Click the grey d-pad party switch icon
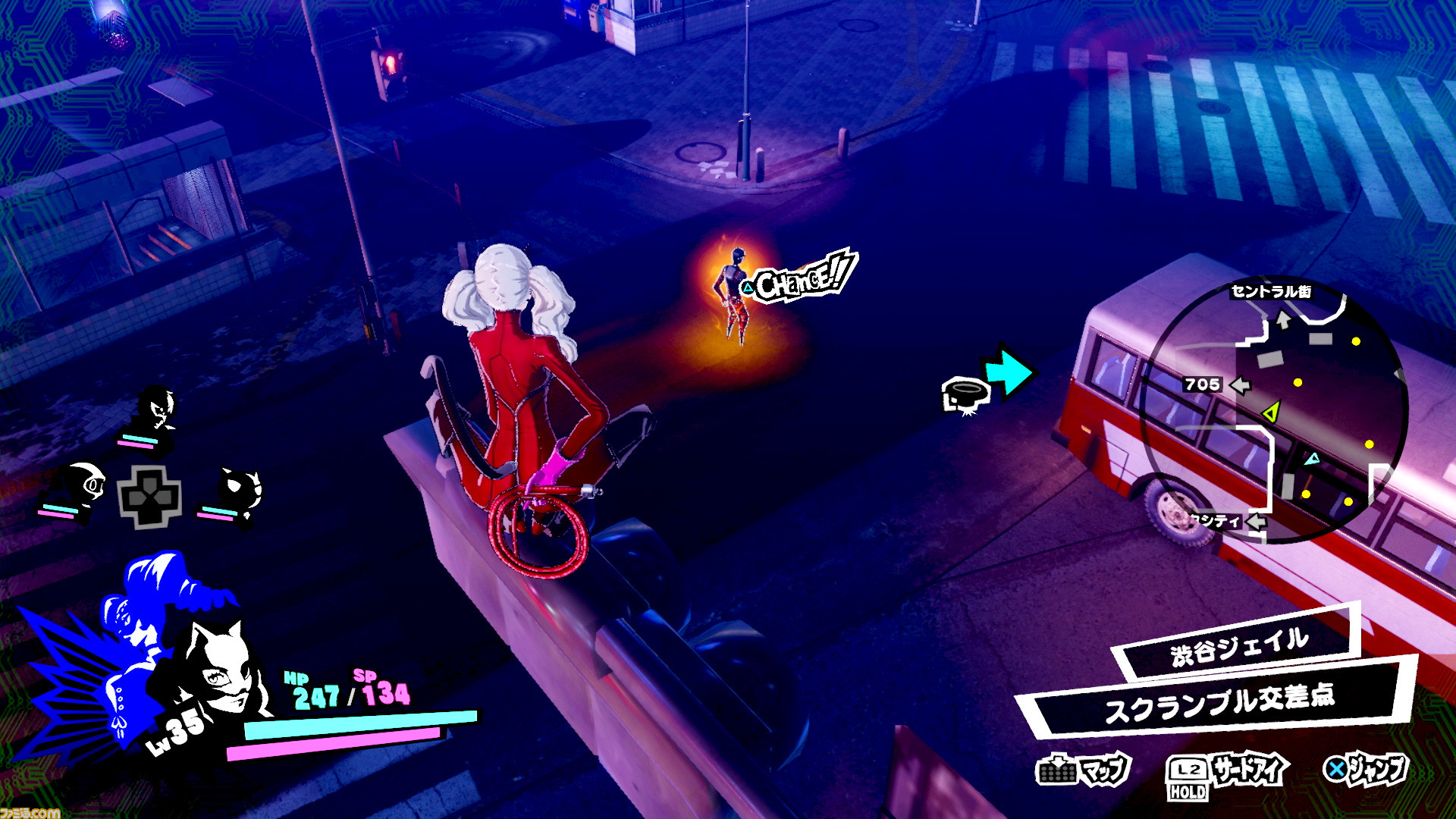The image size is (1456, 819). (149, 497)
